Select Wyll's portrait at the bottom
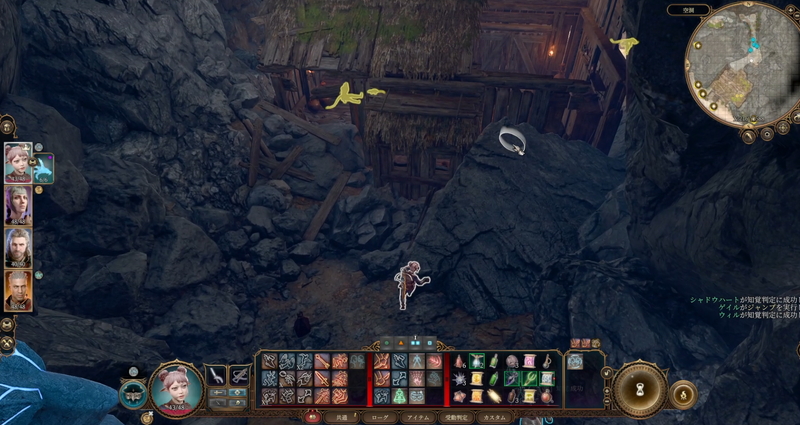 click(17, 289)
